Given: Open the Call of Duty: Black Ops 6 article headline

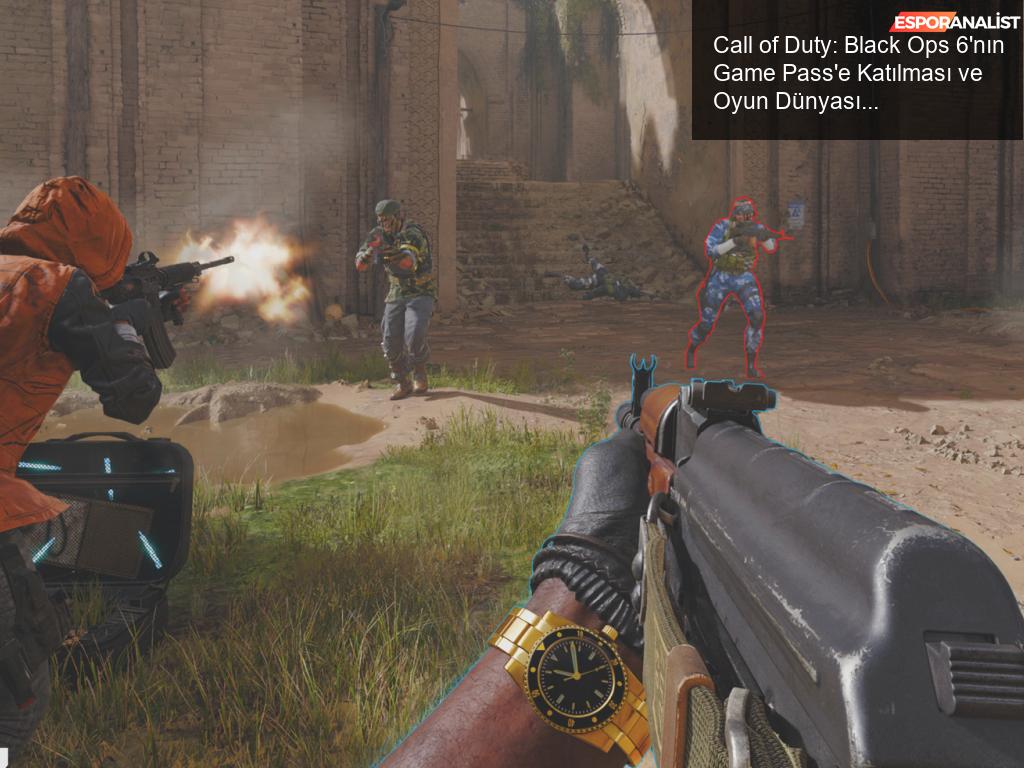Looking at the screenshot, I should [848, 73].
